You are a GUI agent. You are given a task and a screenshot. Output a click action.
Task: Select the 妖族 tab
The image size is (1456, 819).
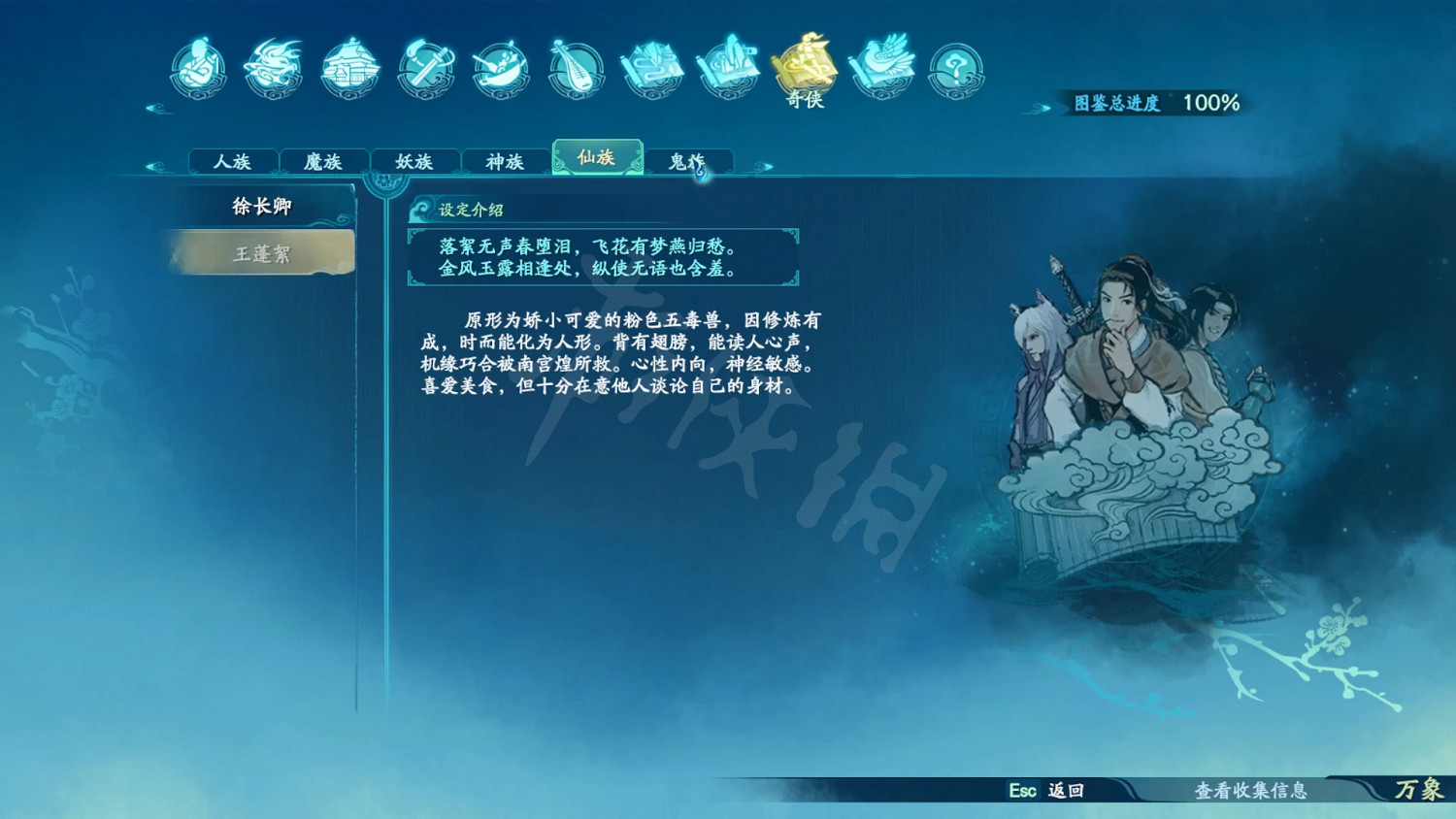(x=414, y=161)
